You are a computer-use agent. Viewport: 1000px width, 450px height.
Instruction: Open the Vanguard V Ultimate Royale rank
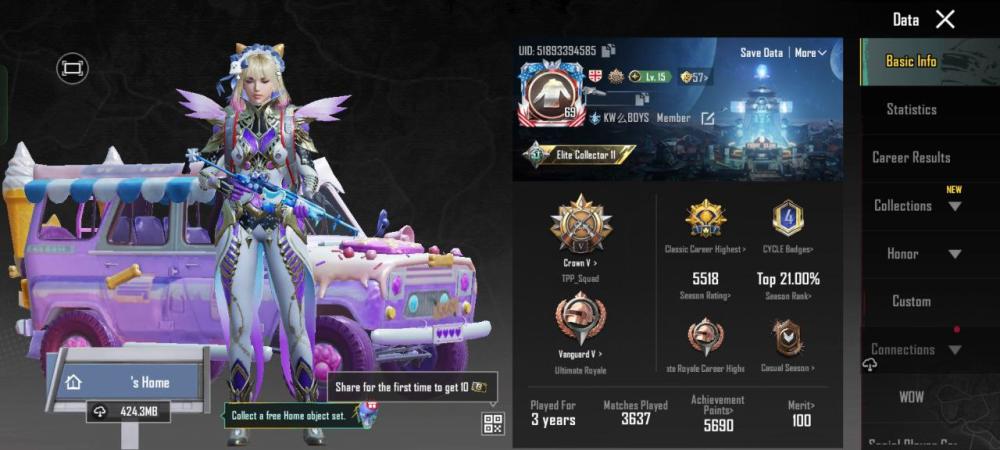(581, 324)
